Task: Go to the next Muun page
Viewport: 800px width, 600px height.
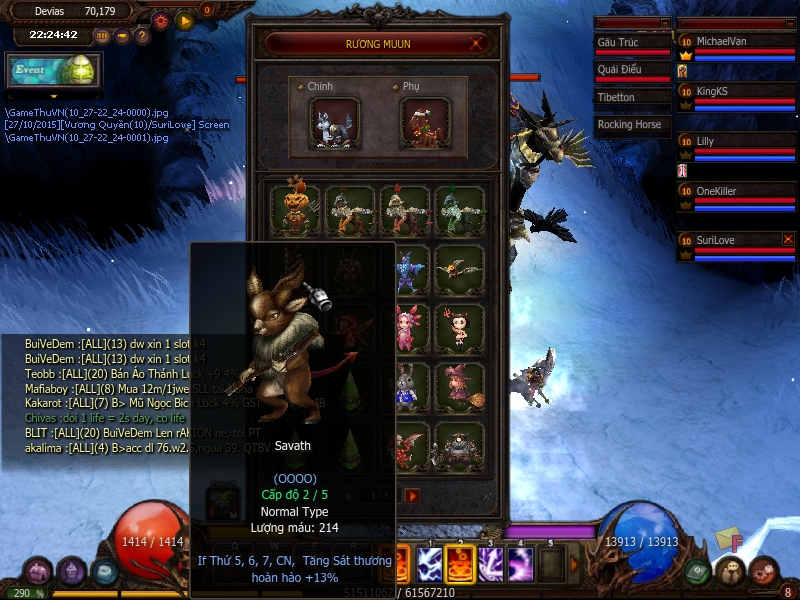Action: click(x=412, y=495)
